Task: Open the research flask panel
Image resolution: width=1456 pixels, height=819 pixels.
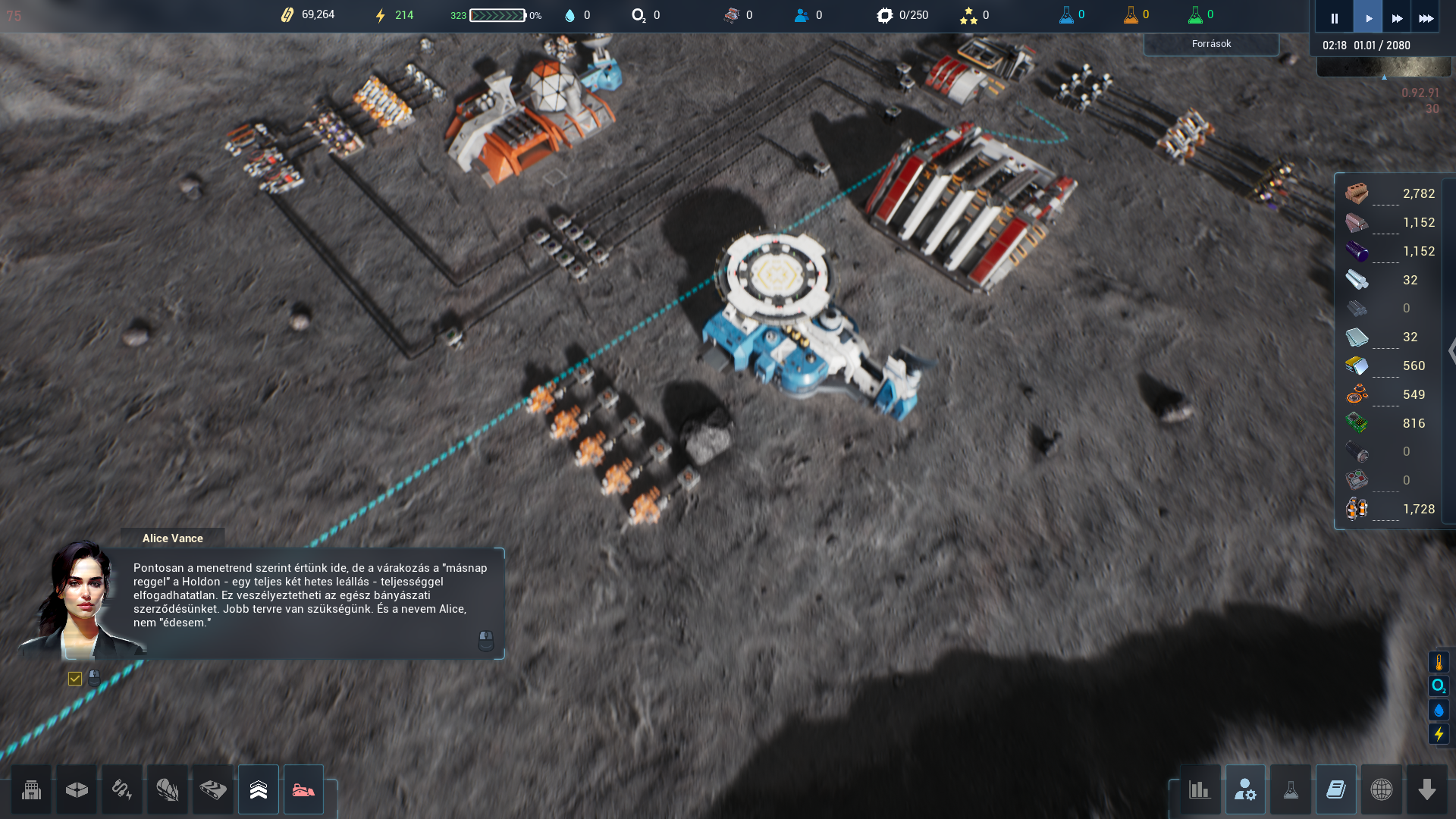Action: pyautogui.click(x=1291, y=789)
